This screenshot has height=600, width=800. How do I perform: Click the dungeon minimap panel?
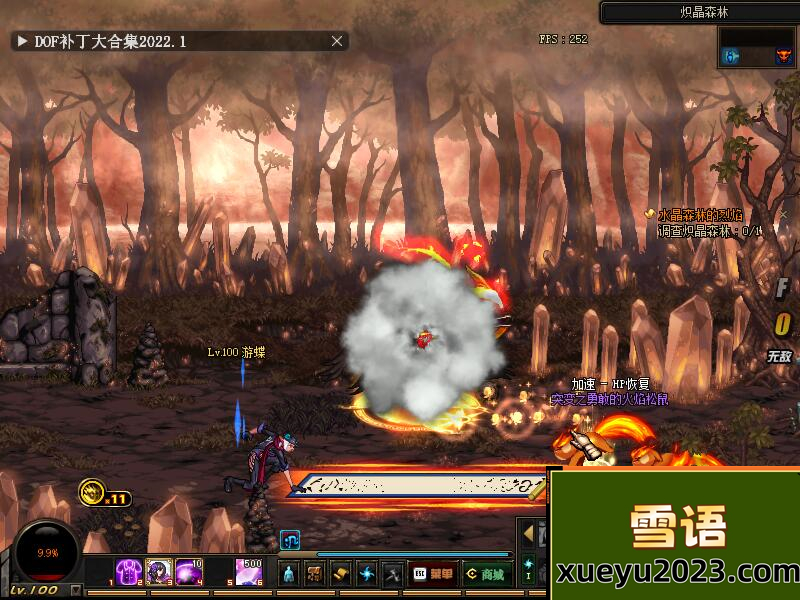click(x=757, y=47)
